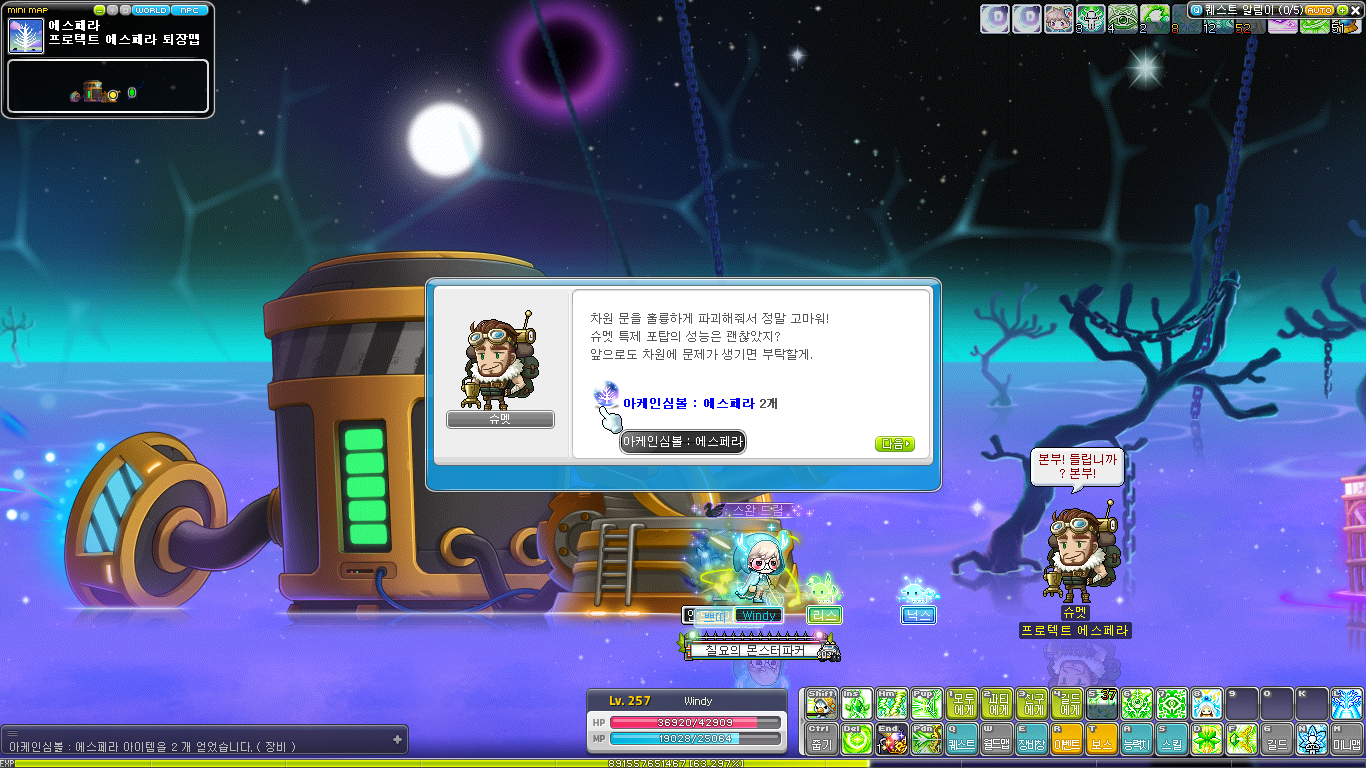Open the 능력치 stats window shortcut
This screenshot has width=1366, height=768.
tap(1137, 740)
